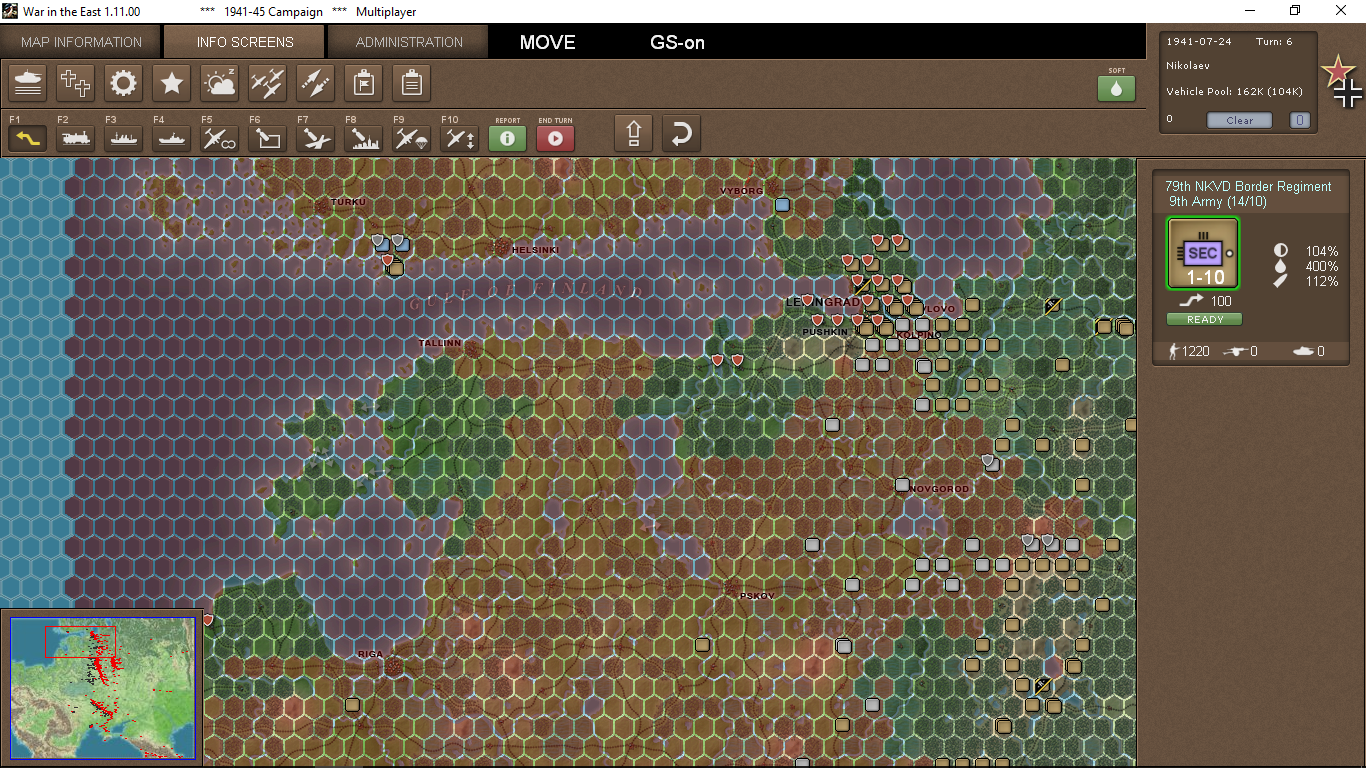This screenshot has width=1366, height=768.
Task: Toggle the GS-on setting
Action: [x=677, y=42]
